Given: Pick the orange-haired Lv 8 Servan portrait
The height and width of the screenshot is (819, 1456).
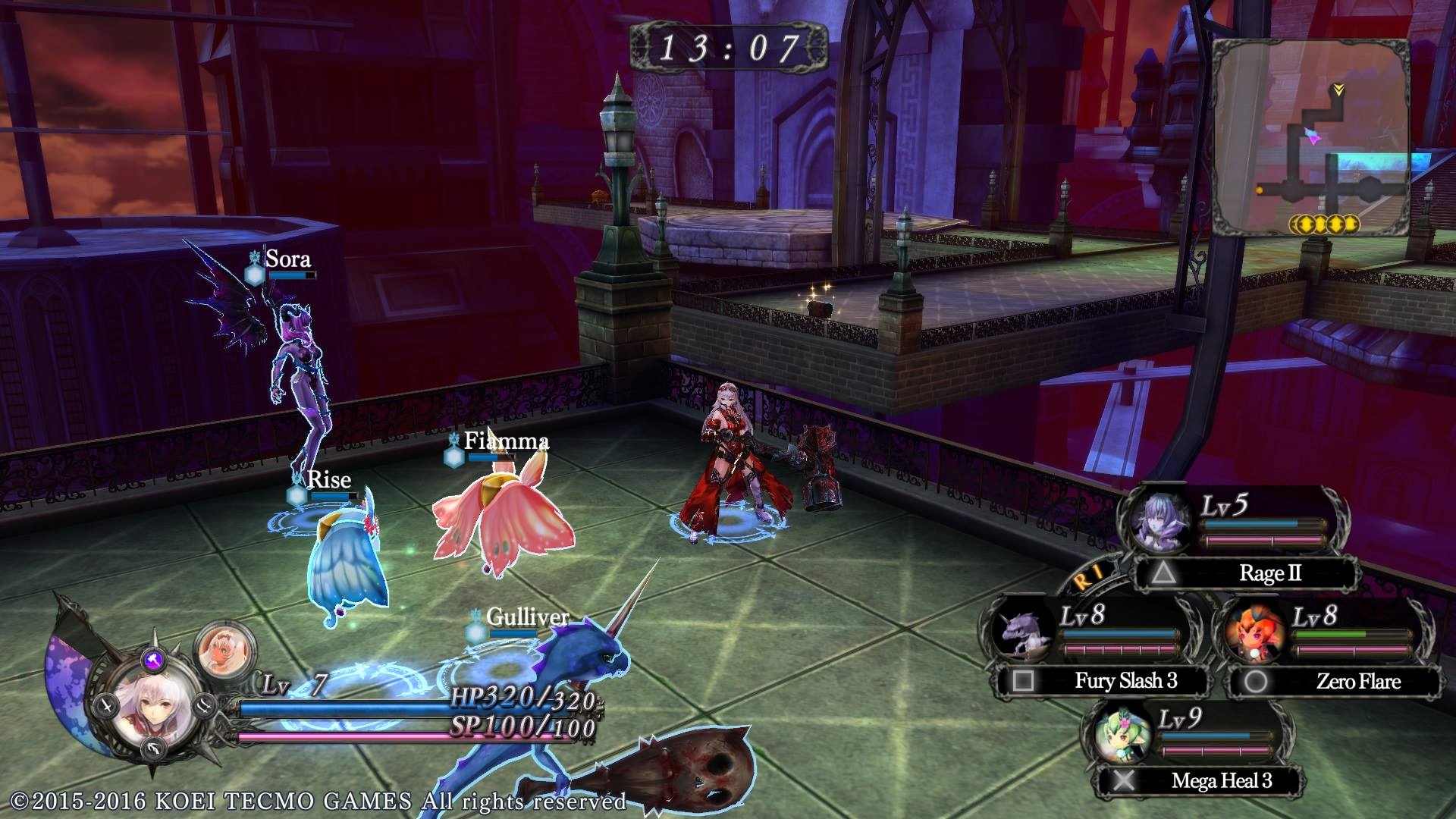Looking at the screenshot, I should pyautogui.click(x=1255, y=632).
